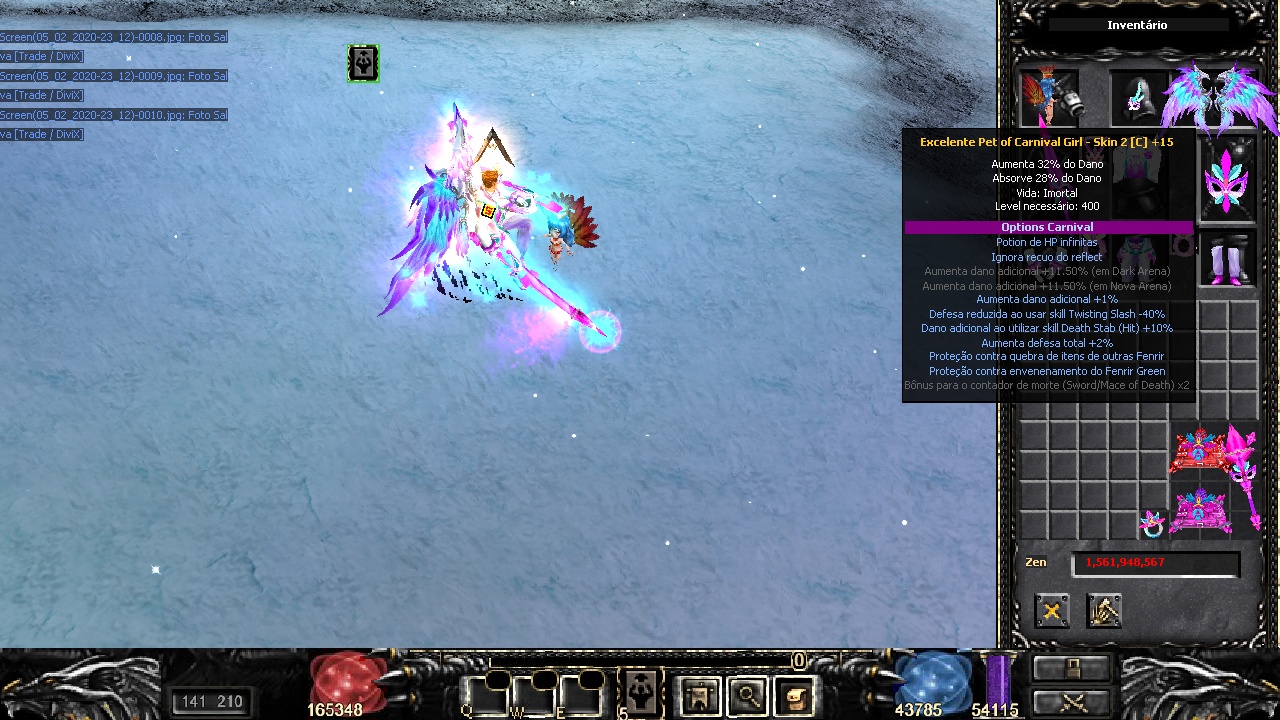Viewport: 1280px width, 720px height.
Task: Select the pink scepter in inventory
Action: click(x=1243, y=475)
